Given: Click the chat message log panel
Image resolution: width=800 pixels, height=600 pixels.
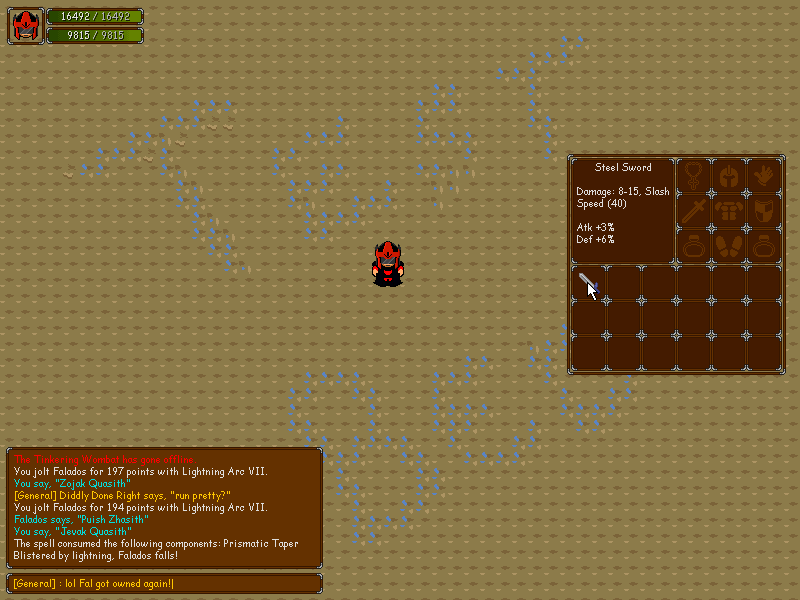Looking at the screenshot, I should click(x=165, y=507).
